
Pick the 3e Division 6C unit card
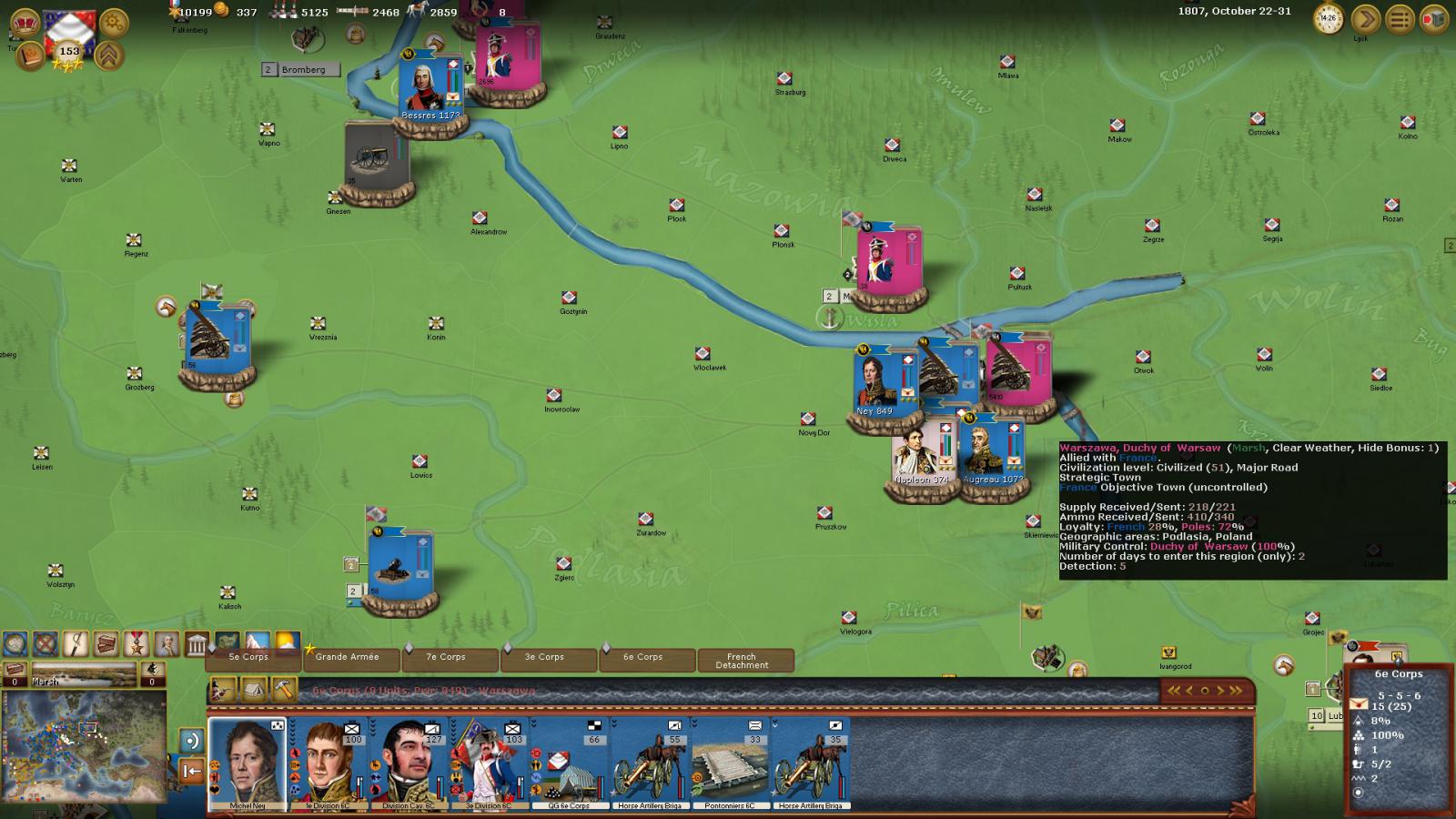(x=490, y=763)
